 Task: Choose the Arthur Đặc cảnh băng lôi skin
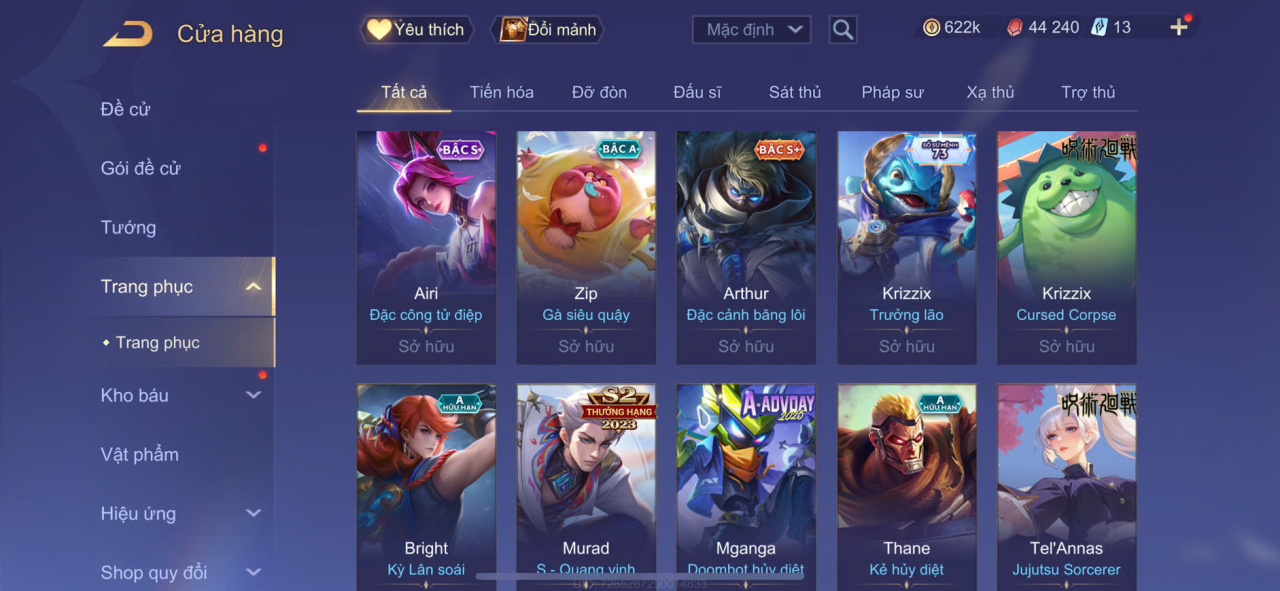click(x=746, y=247)
